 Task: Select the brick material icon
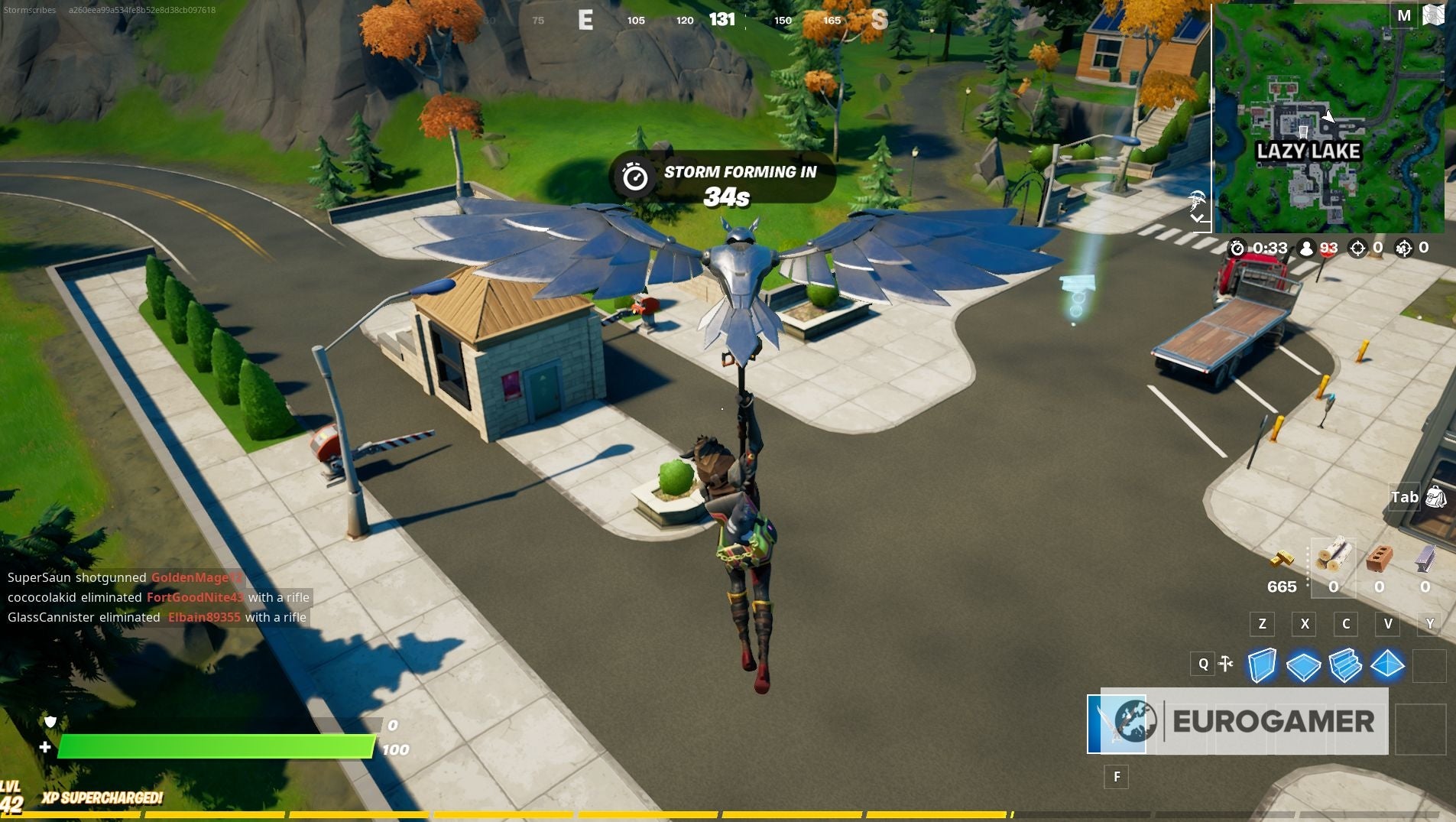coord(1379,559)
